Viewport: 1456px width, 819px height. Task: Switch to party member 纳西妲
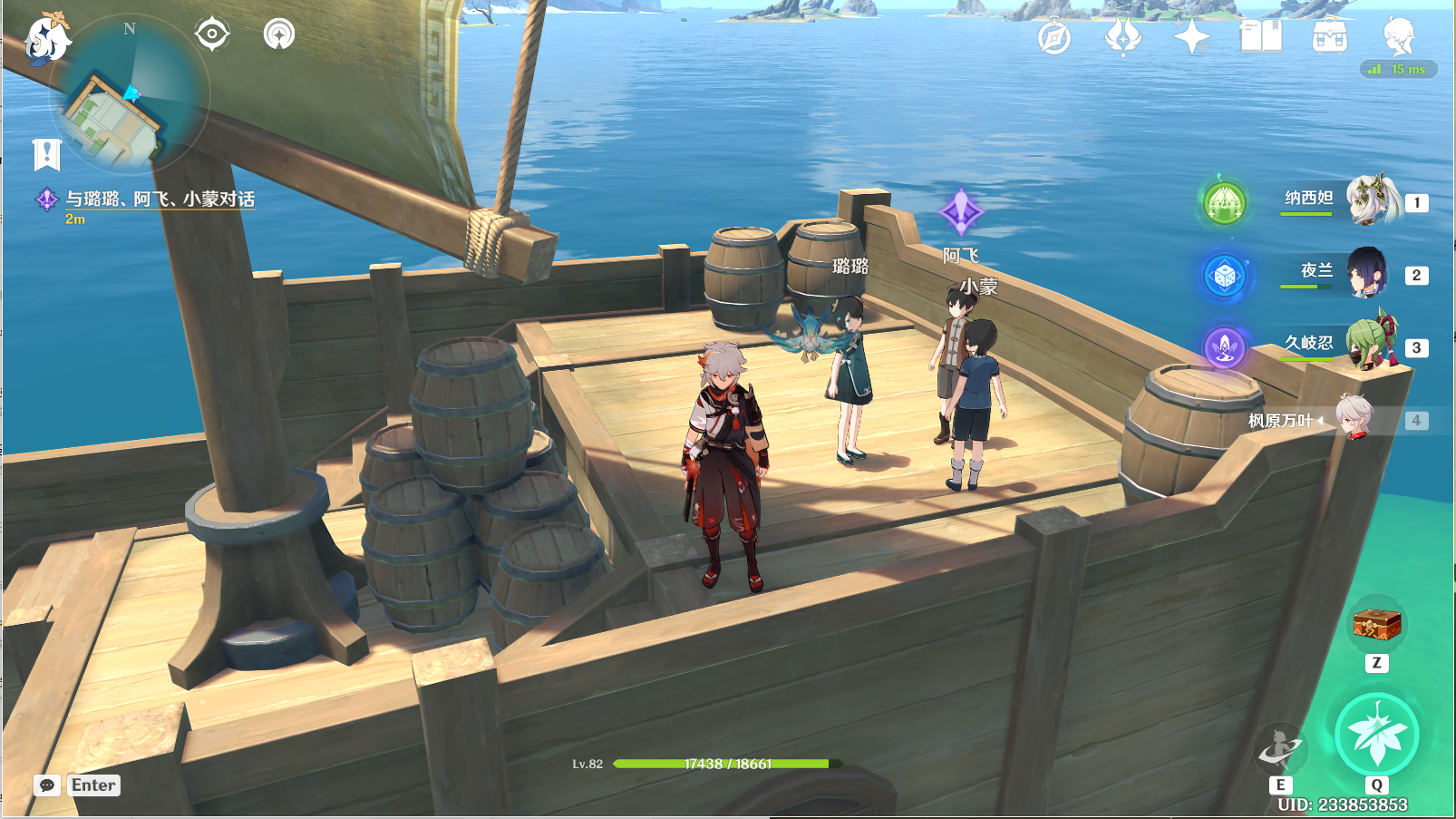coord(1373,200)
